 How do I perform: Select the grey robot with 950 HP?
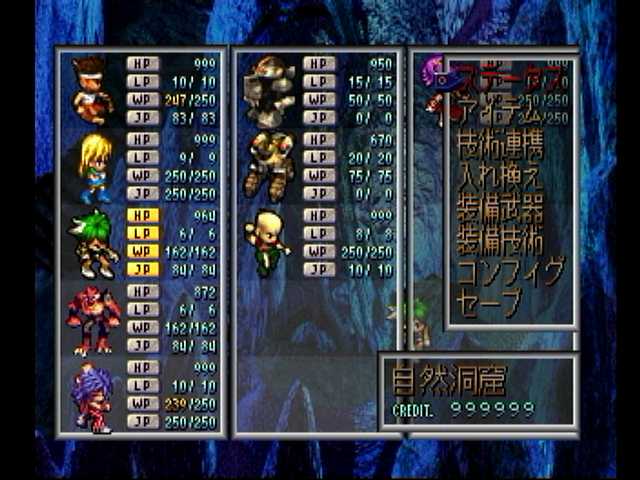pos(270,88)
